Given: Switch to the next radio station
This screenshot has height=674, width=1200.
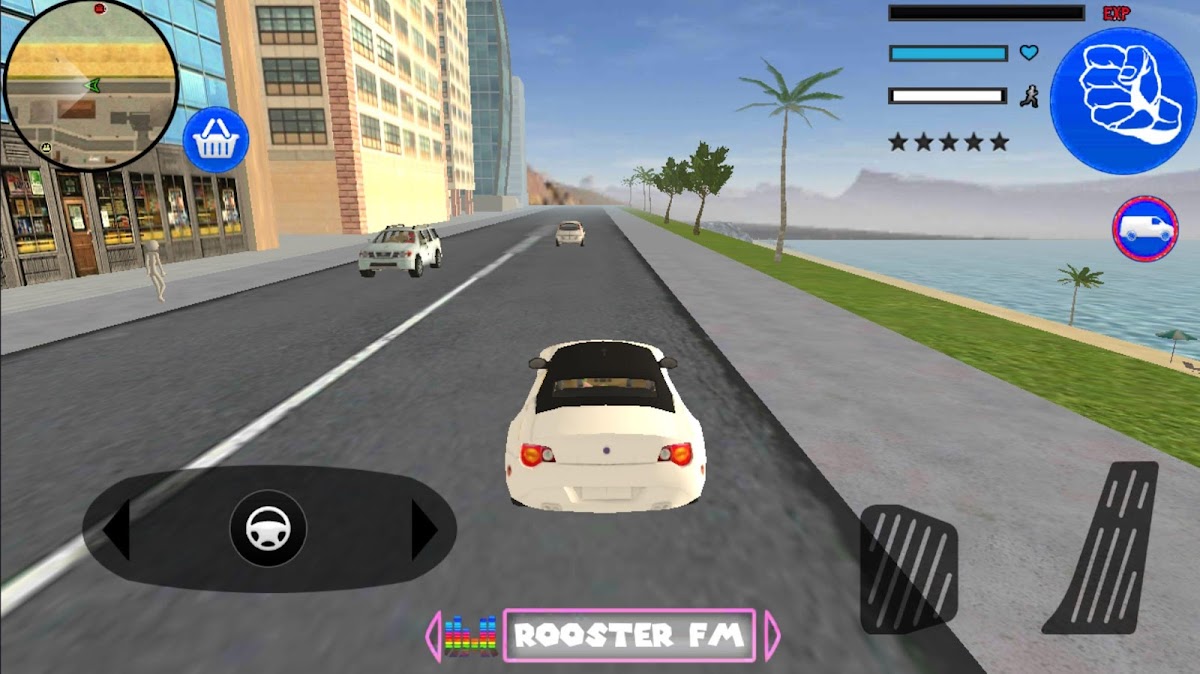Looking at the screenshot, I should click(772, 635).
